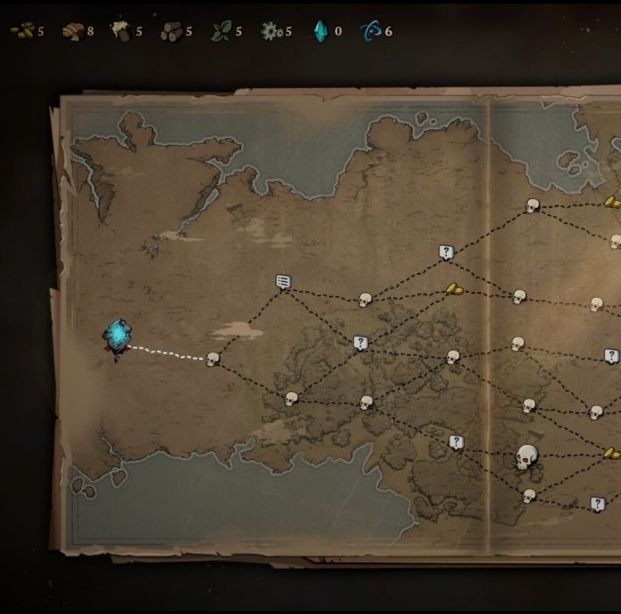Screen dimensions: 621x614
Task: Select the scroll note map node
Action: (283, 283)
